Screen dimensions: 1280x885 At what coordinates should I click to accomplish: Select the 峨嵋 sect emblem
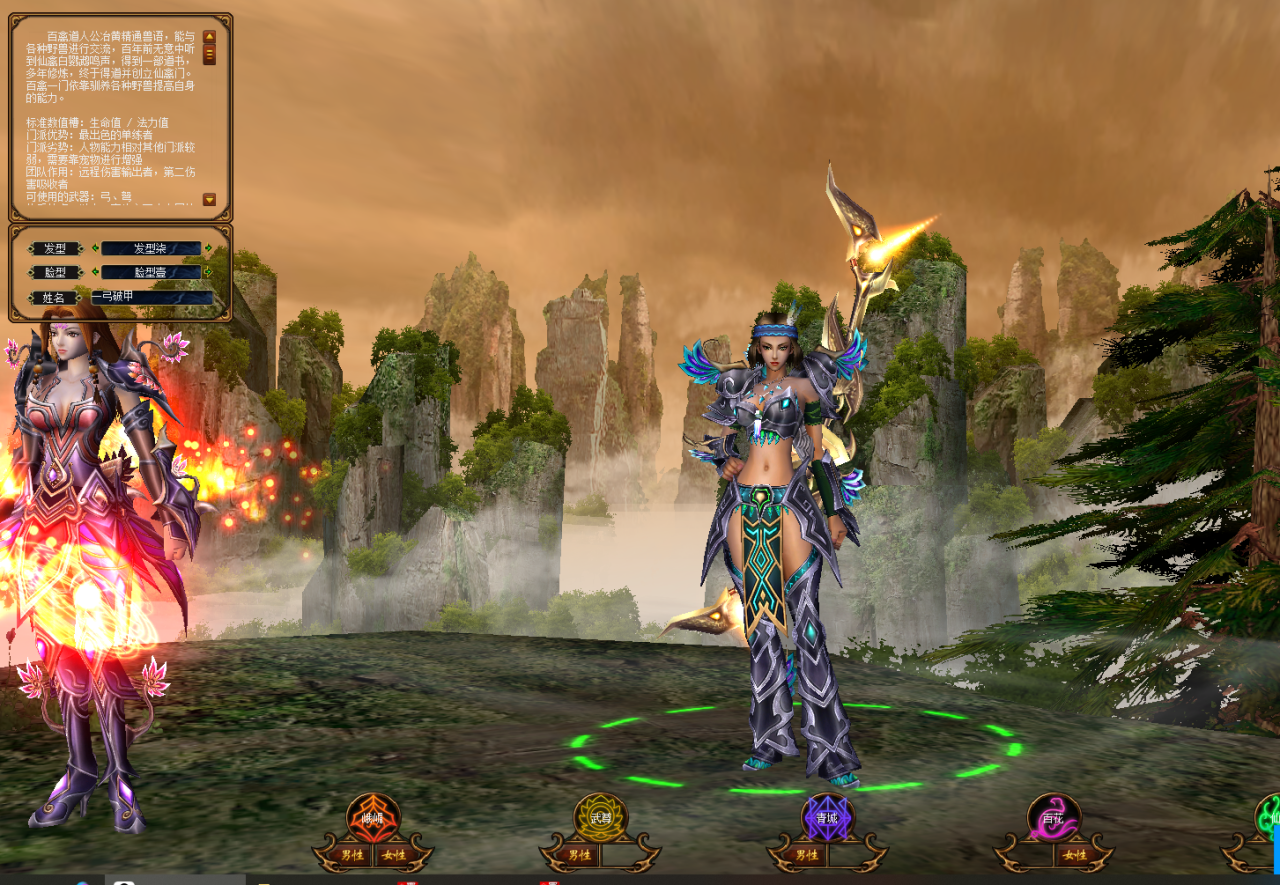(x=373, y=817)
